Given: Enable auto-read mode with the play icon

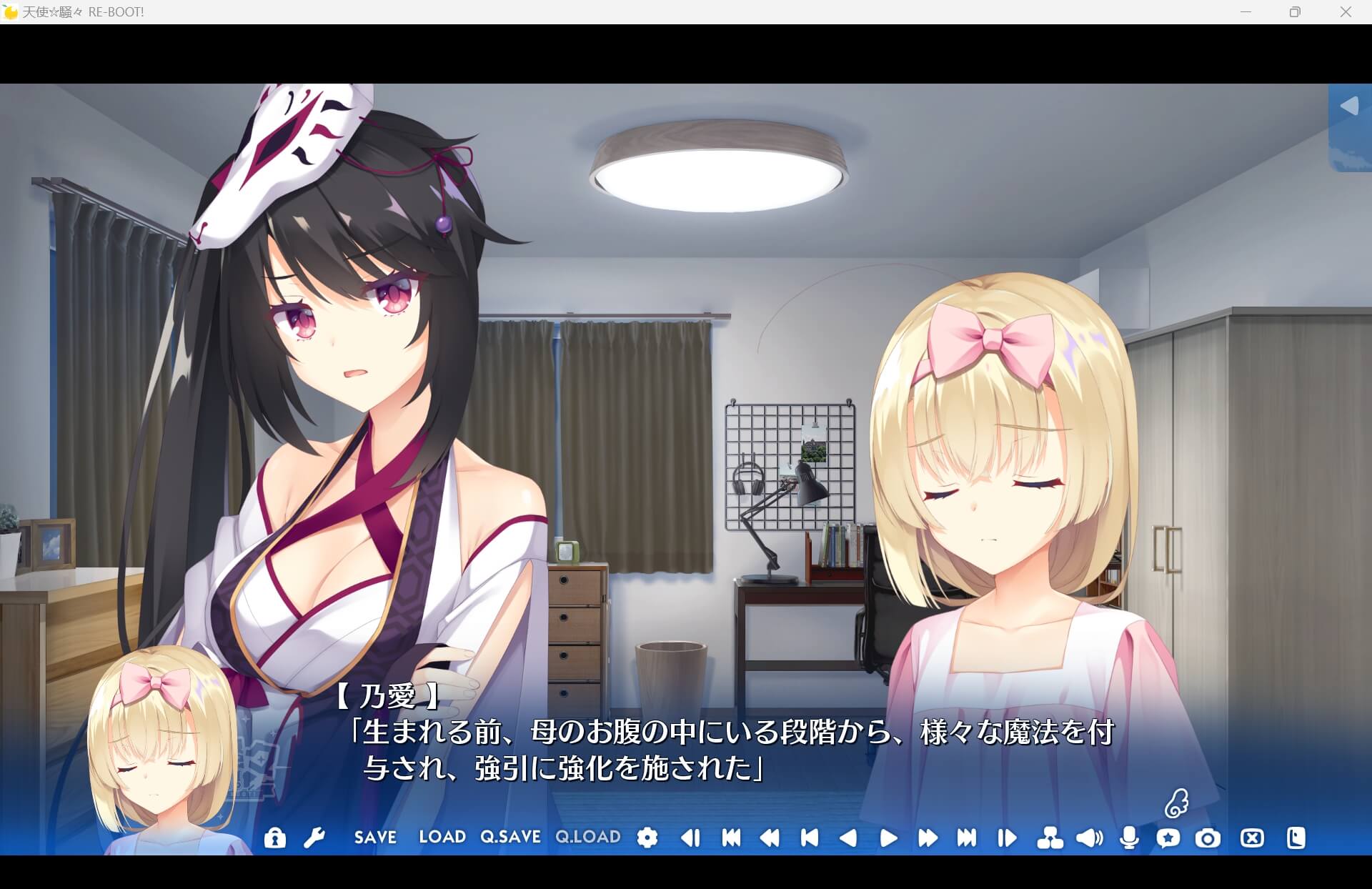Looking at the screenshot, I should click(888, 838).
